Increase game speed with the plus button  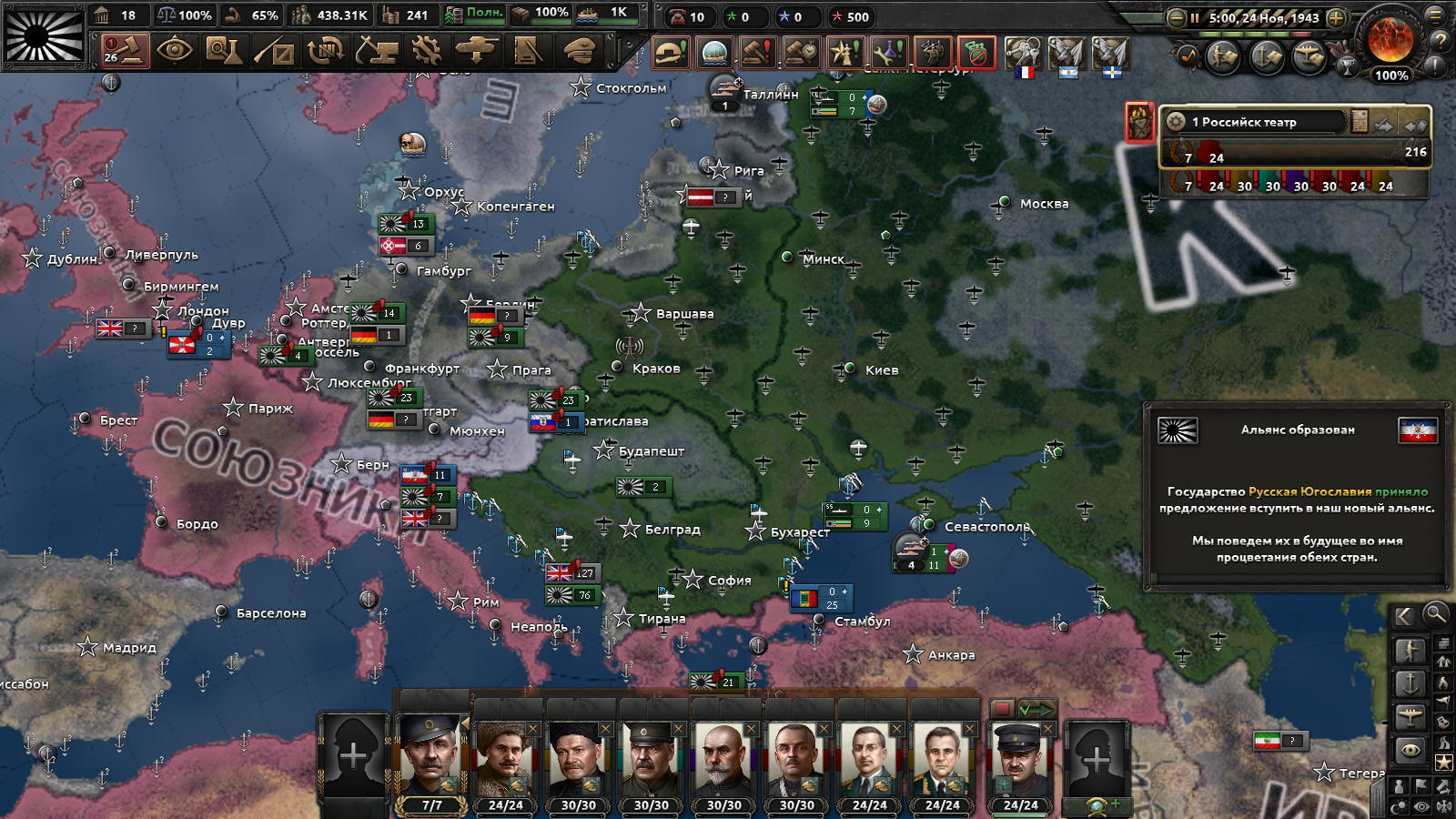(x=1336, y=17)
